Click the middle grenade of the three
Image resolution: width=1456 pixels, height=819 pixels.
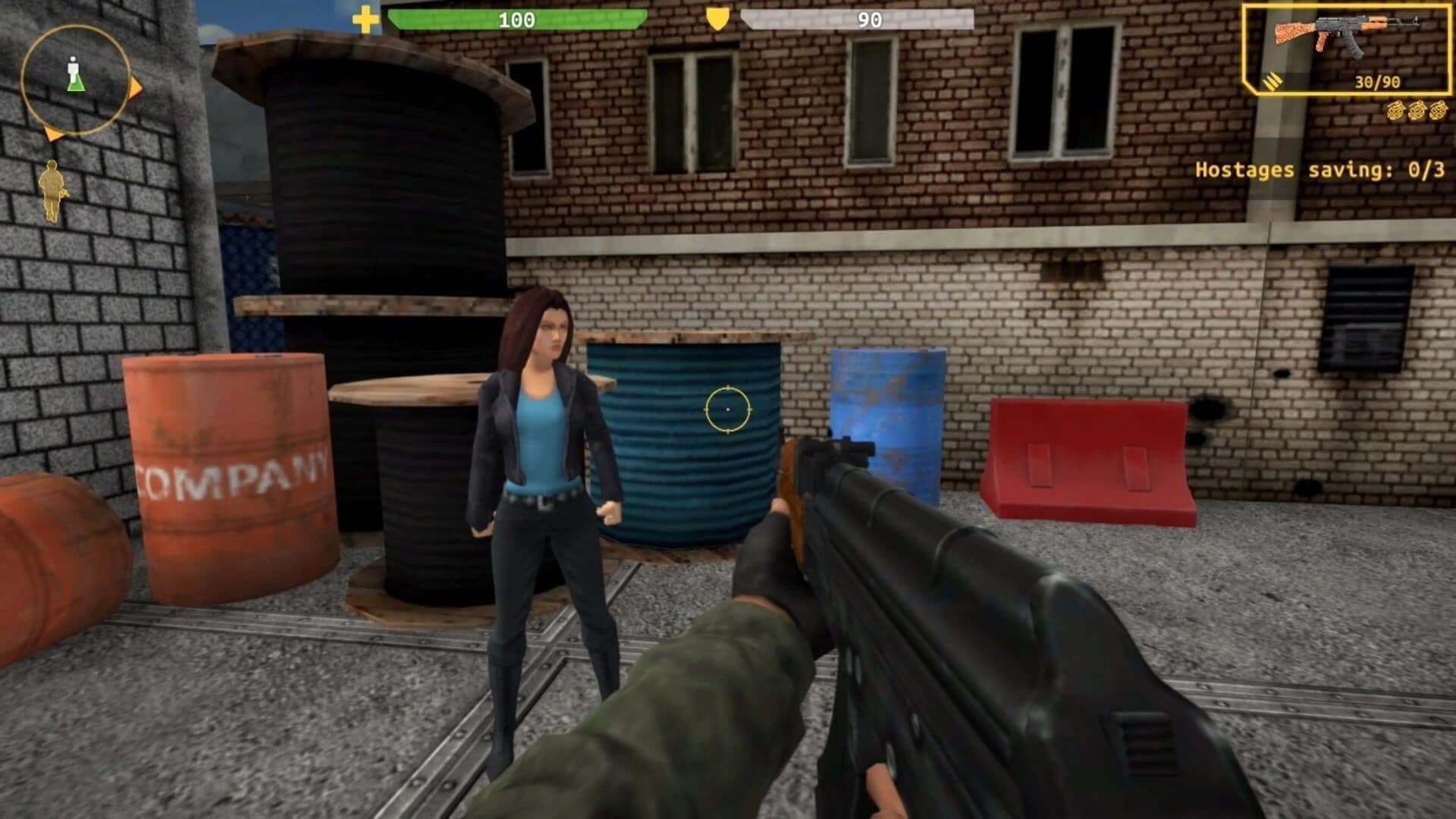(1416, 111)
